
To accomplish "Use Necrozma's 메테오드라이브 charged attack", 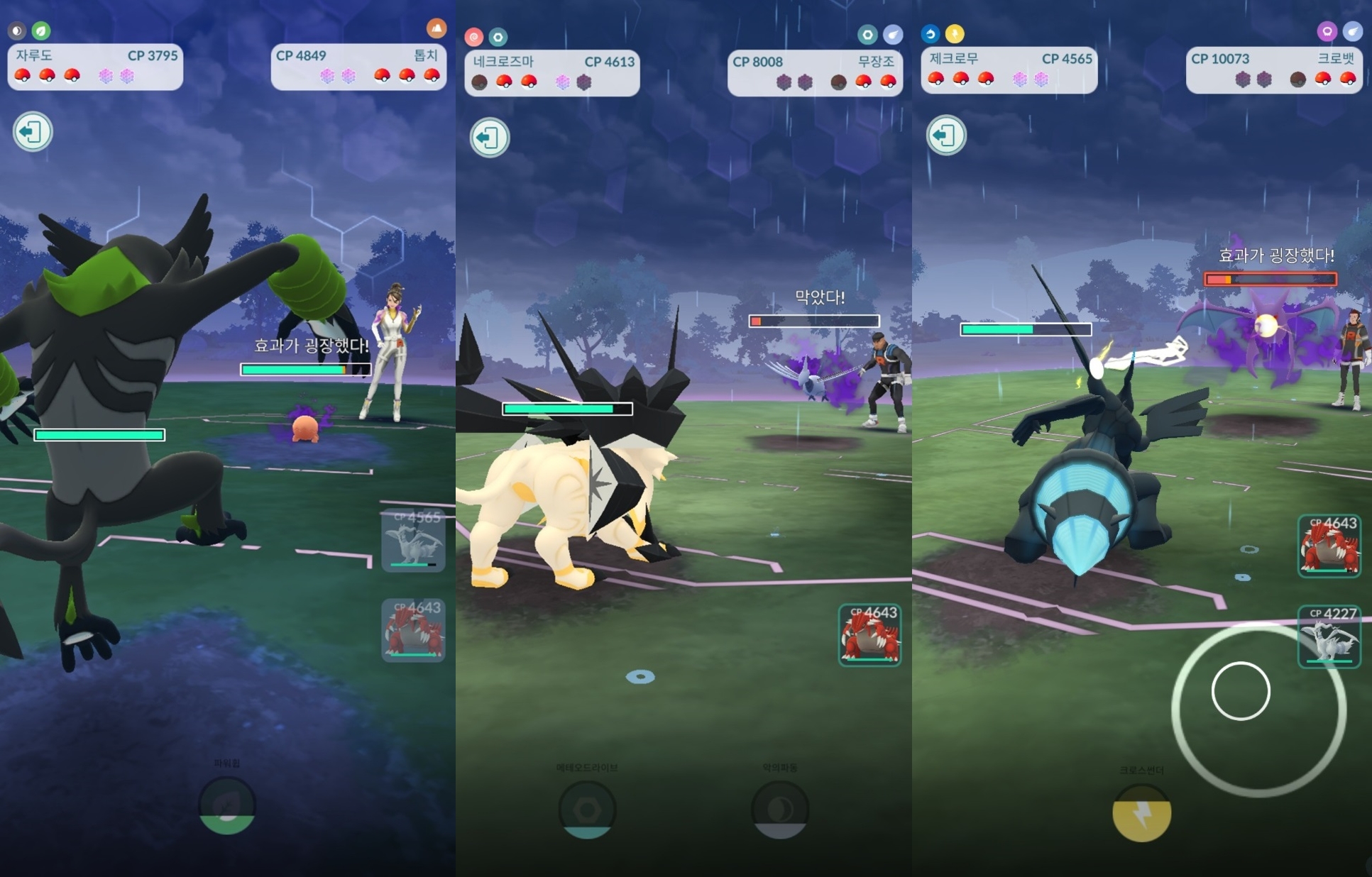I will pyautogui.click(x=587, y=810).
